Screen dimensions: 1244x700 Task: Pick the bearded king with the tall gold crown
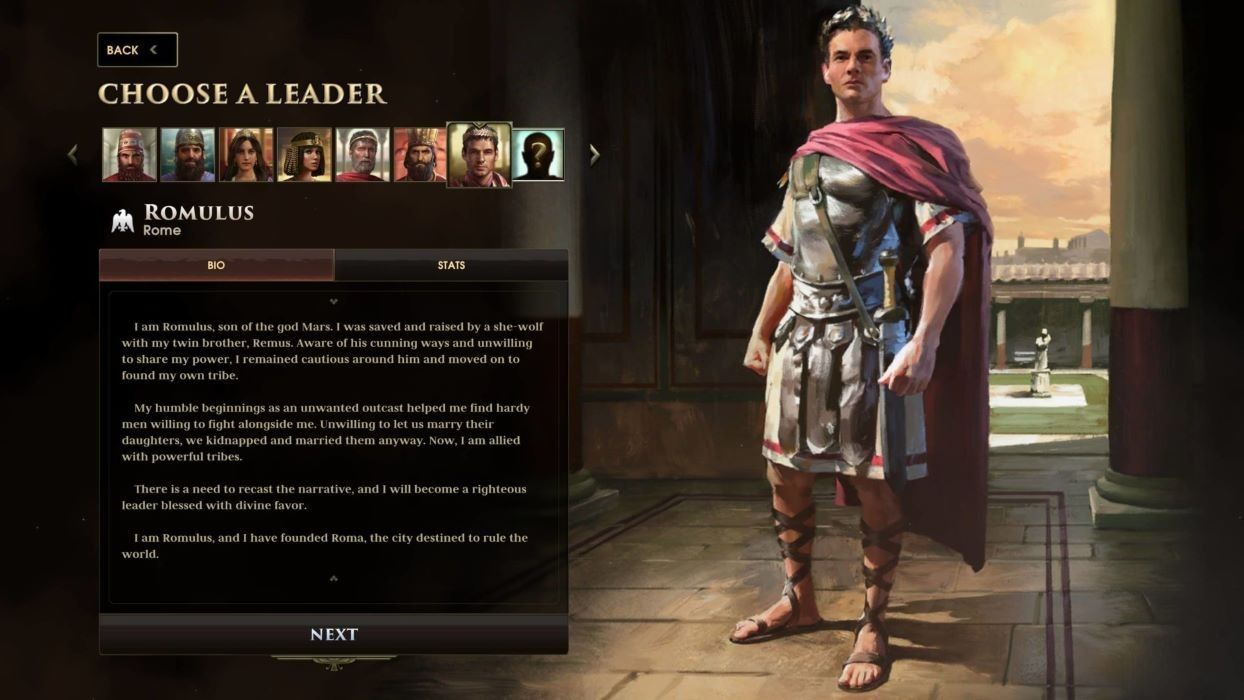[420, 155]
